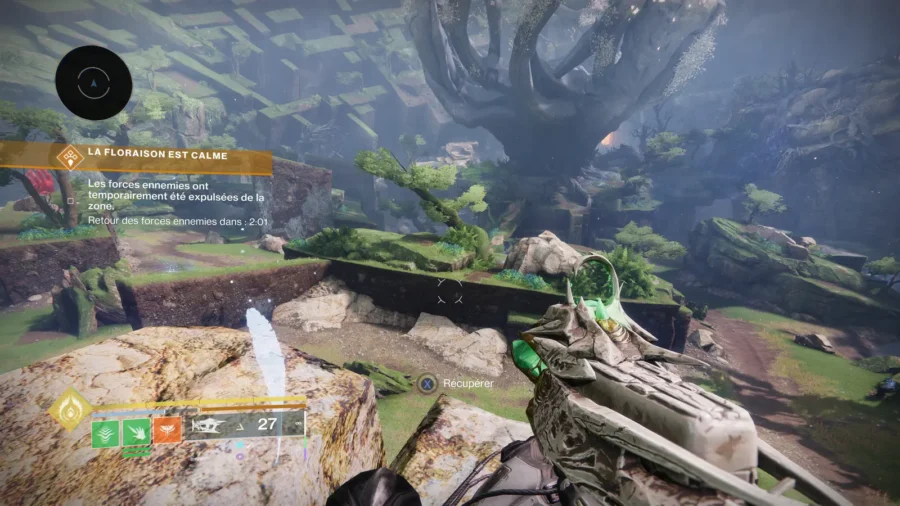Select the green chevron class ability icon
900x506 pixels.
[x=106, y=432]
